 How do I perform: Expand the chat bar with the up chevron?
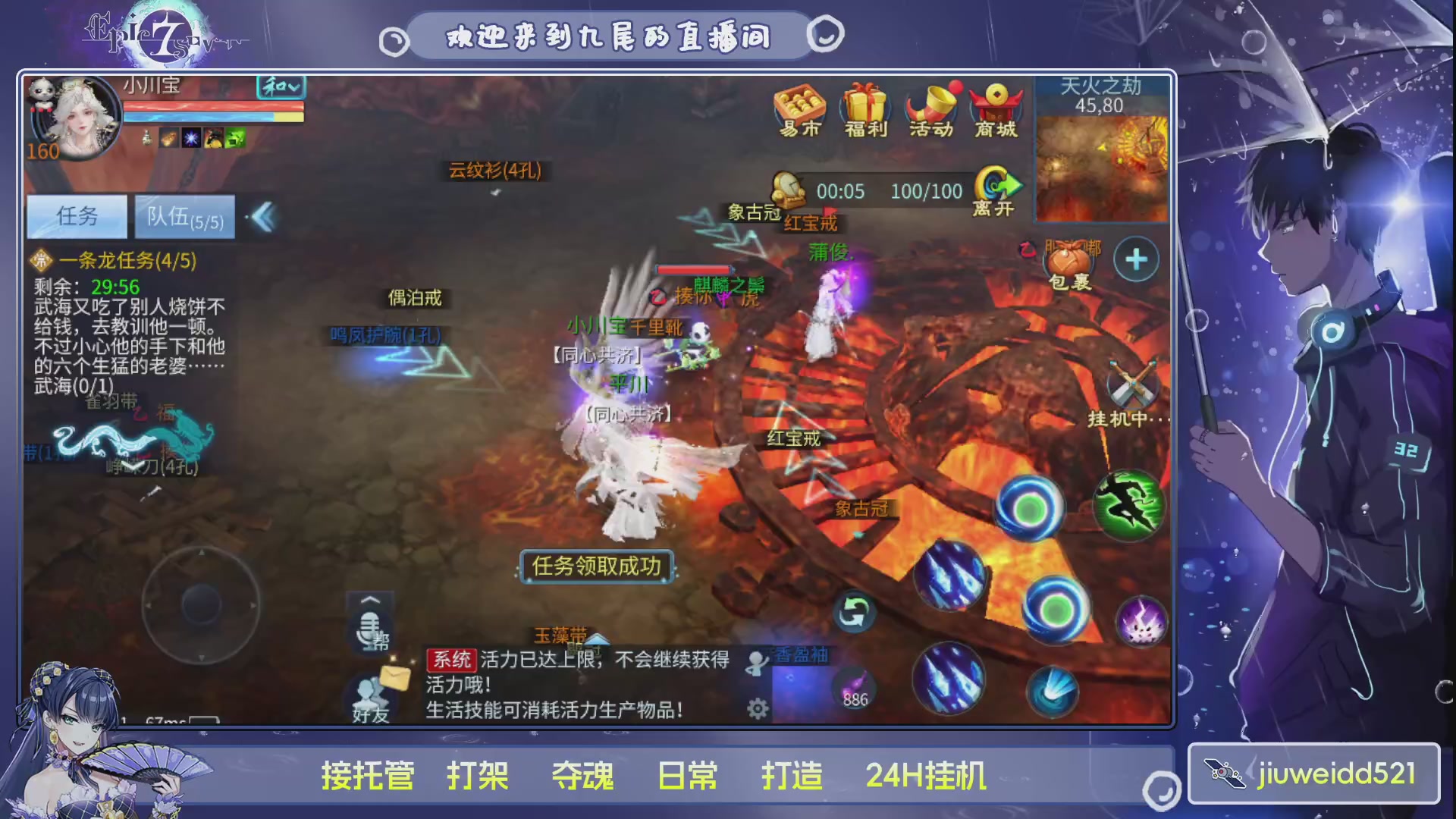tap(369, 601)
